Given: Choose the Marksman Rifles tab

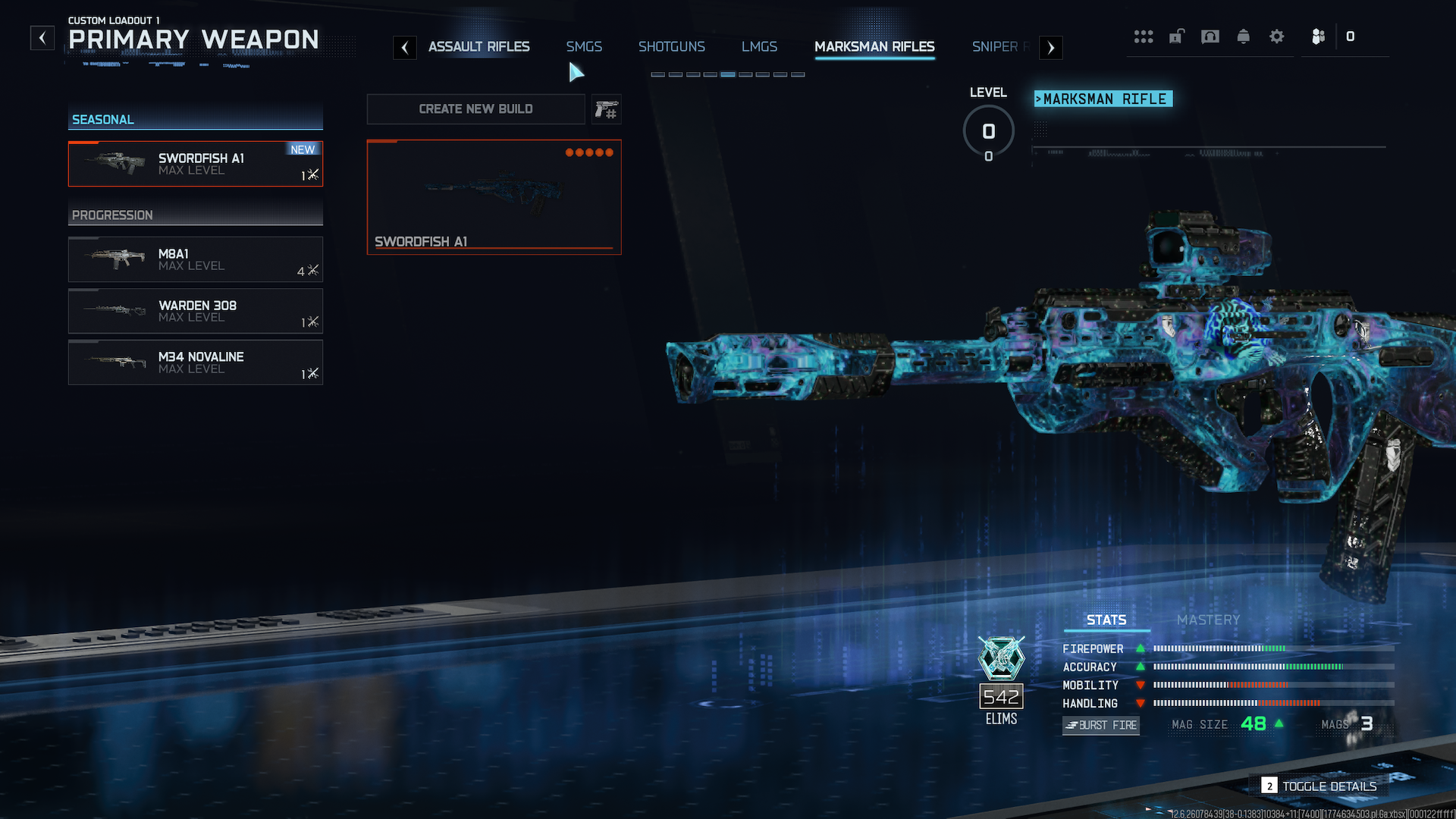Looking at the screenshot, I should pos(874,47).
